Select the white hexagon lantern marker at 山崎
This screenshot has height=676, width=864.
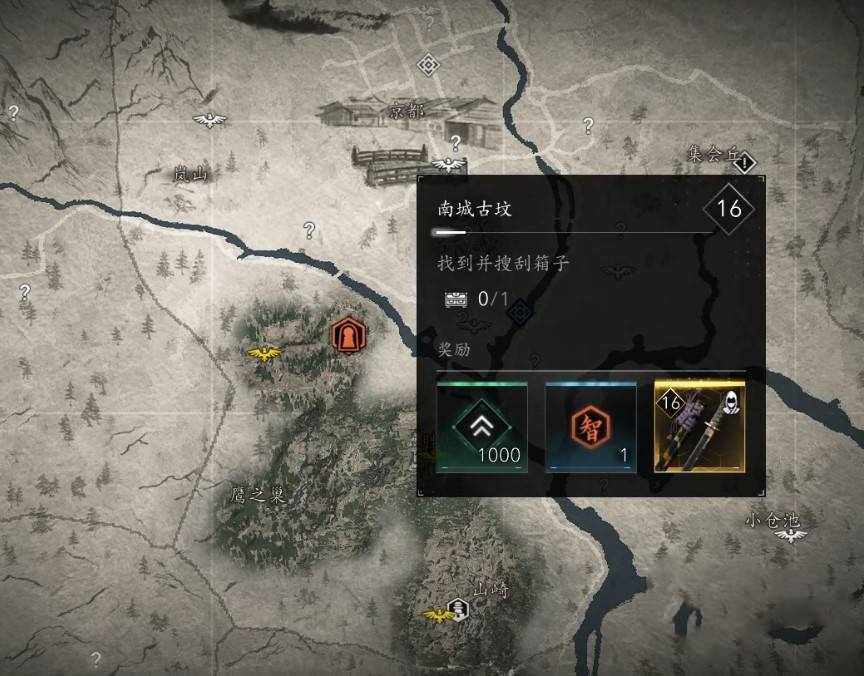click(457, 607)
